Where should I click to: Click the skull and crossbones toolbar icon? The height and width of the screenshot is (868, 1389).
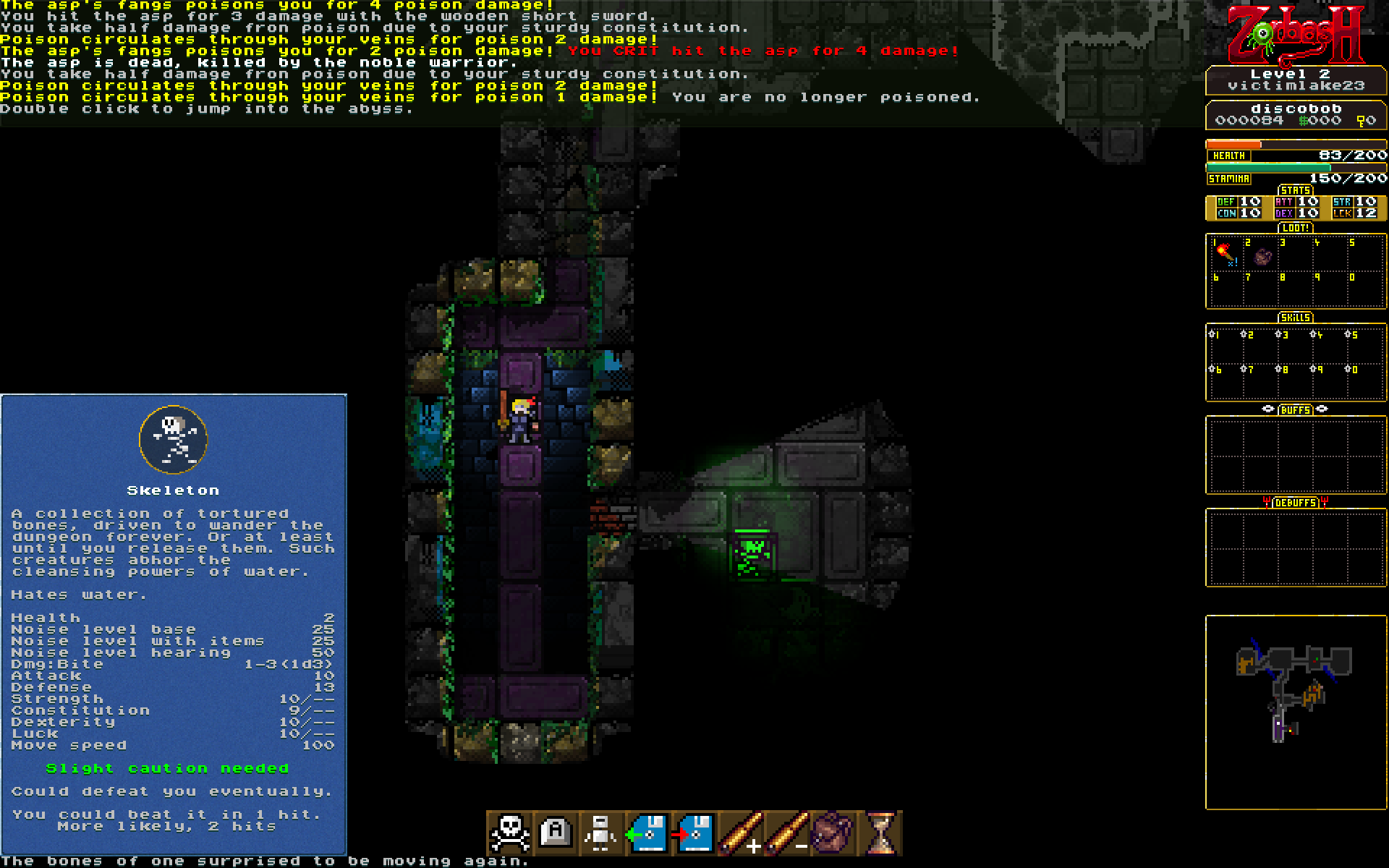tap(510, 833)
